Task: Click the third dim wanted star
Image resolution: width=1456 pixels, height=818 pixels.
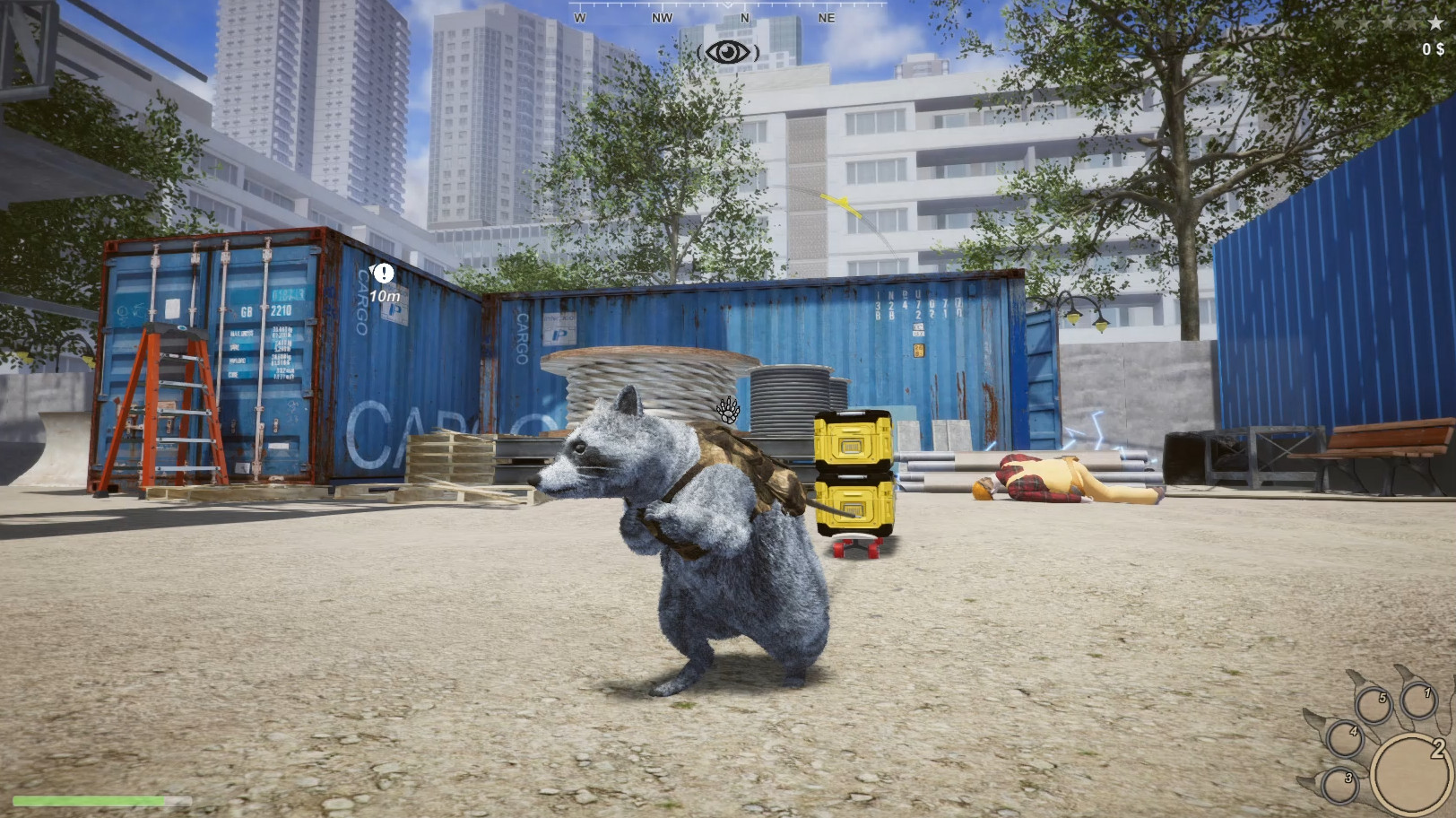Action: (1389, 22)
